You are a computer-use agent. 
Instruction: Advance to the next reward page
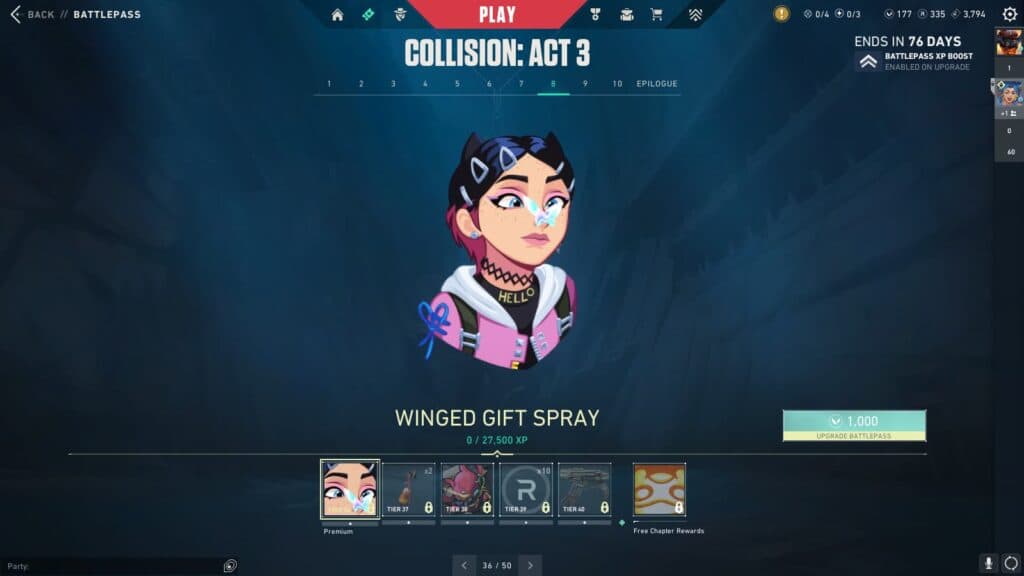[x=530, y=565]
